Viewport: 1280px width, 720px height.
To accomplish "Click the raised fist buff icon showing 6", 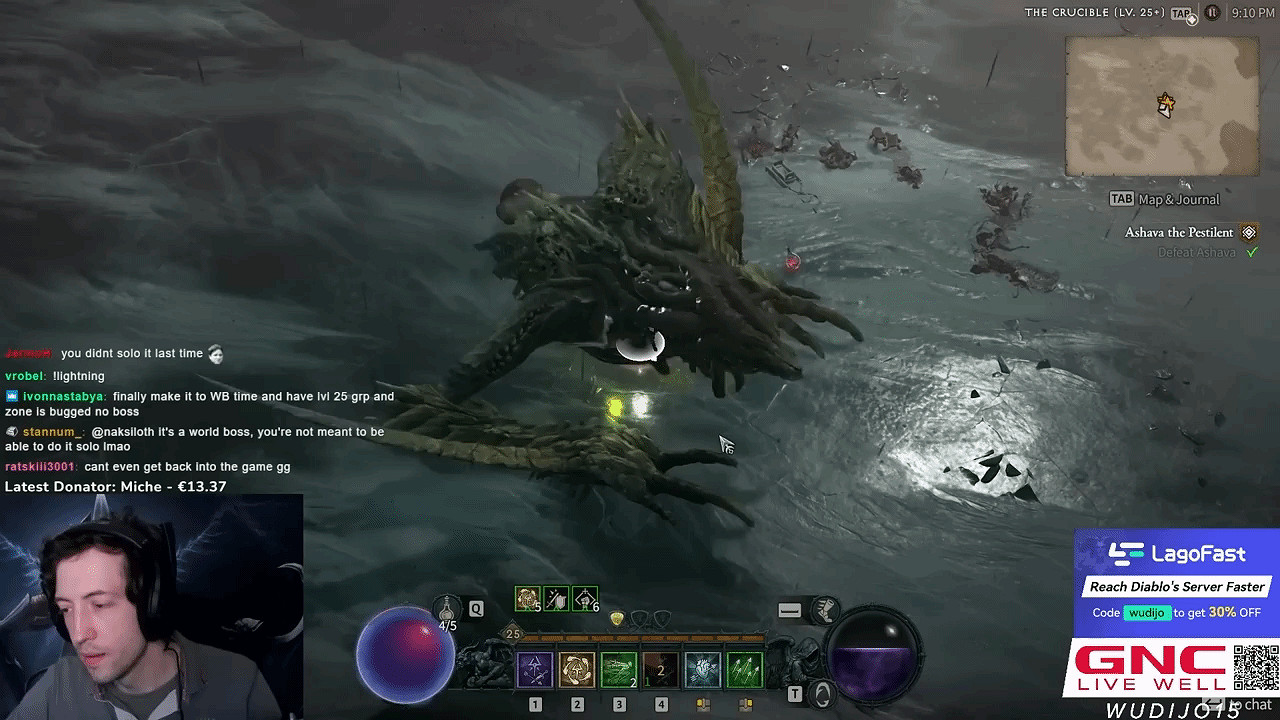I will pyautogui.click(x=585, y=598).
